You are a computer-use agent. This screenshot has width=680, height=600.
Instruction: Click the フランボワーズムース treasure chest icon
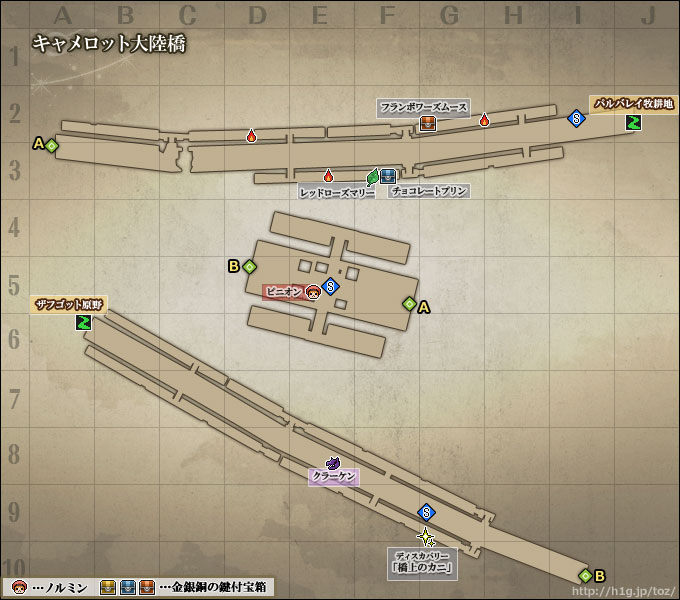coord(427,123)
